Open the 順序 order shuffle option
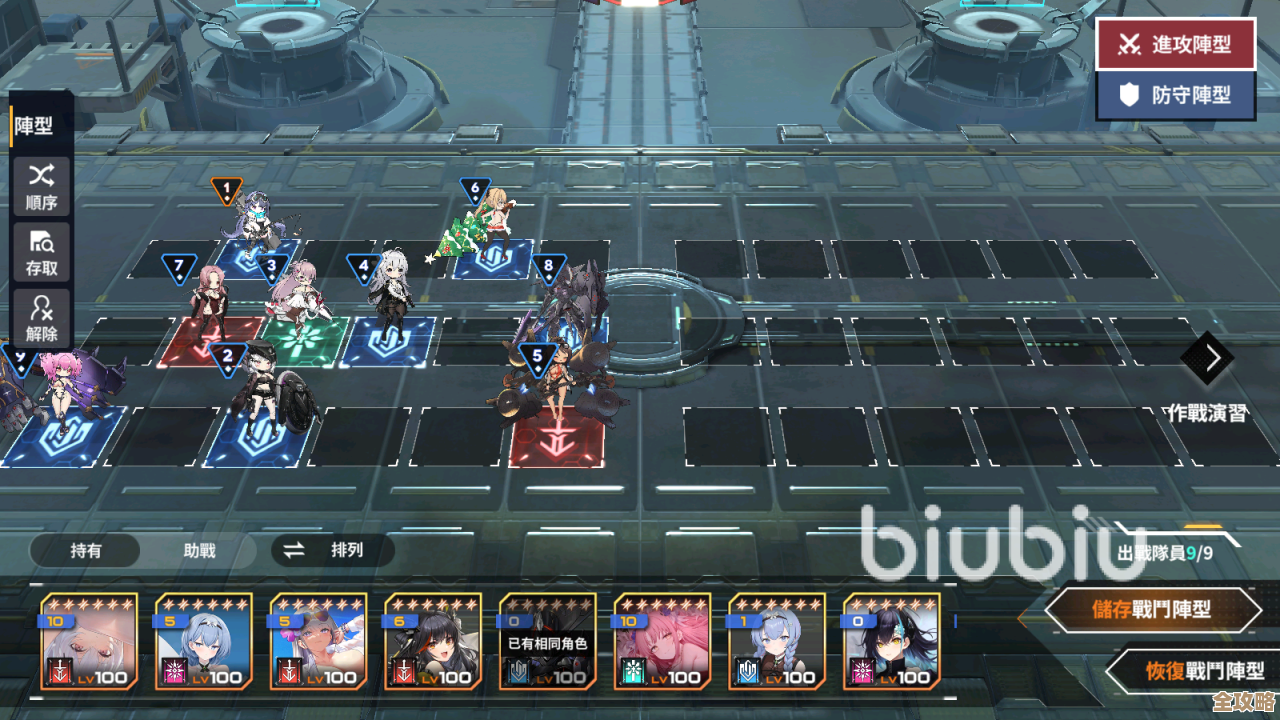This screenshot has width=1280, height=720. (x=42, y=186)
